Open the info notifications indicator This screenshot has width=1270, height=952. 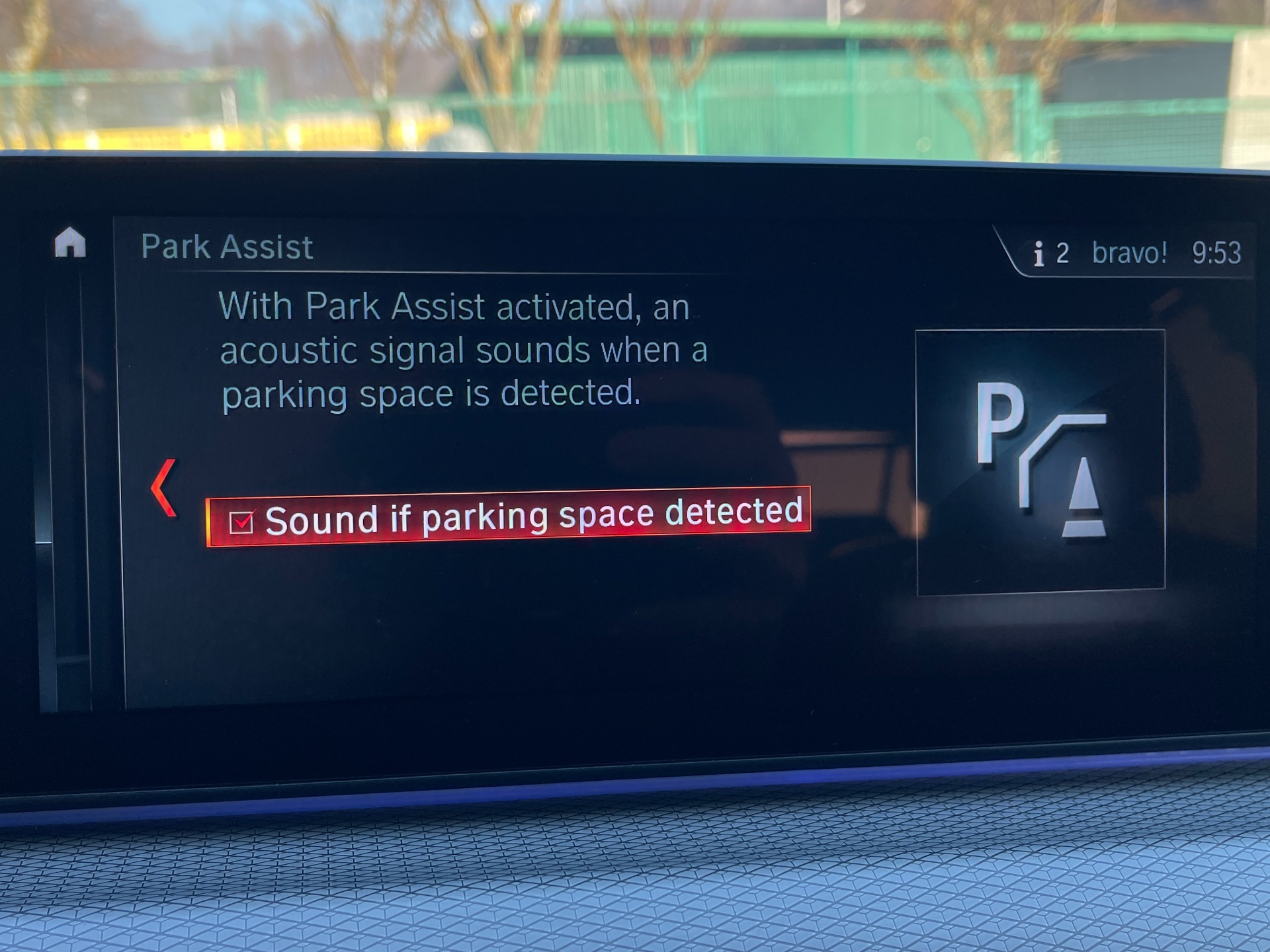click(x=1050, y=253)
